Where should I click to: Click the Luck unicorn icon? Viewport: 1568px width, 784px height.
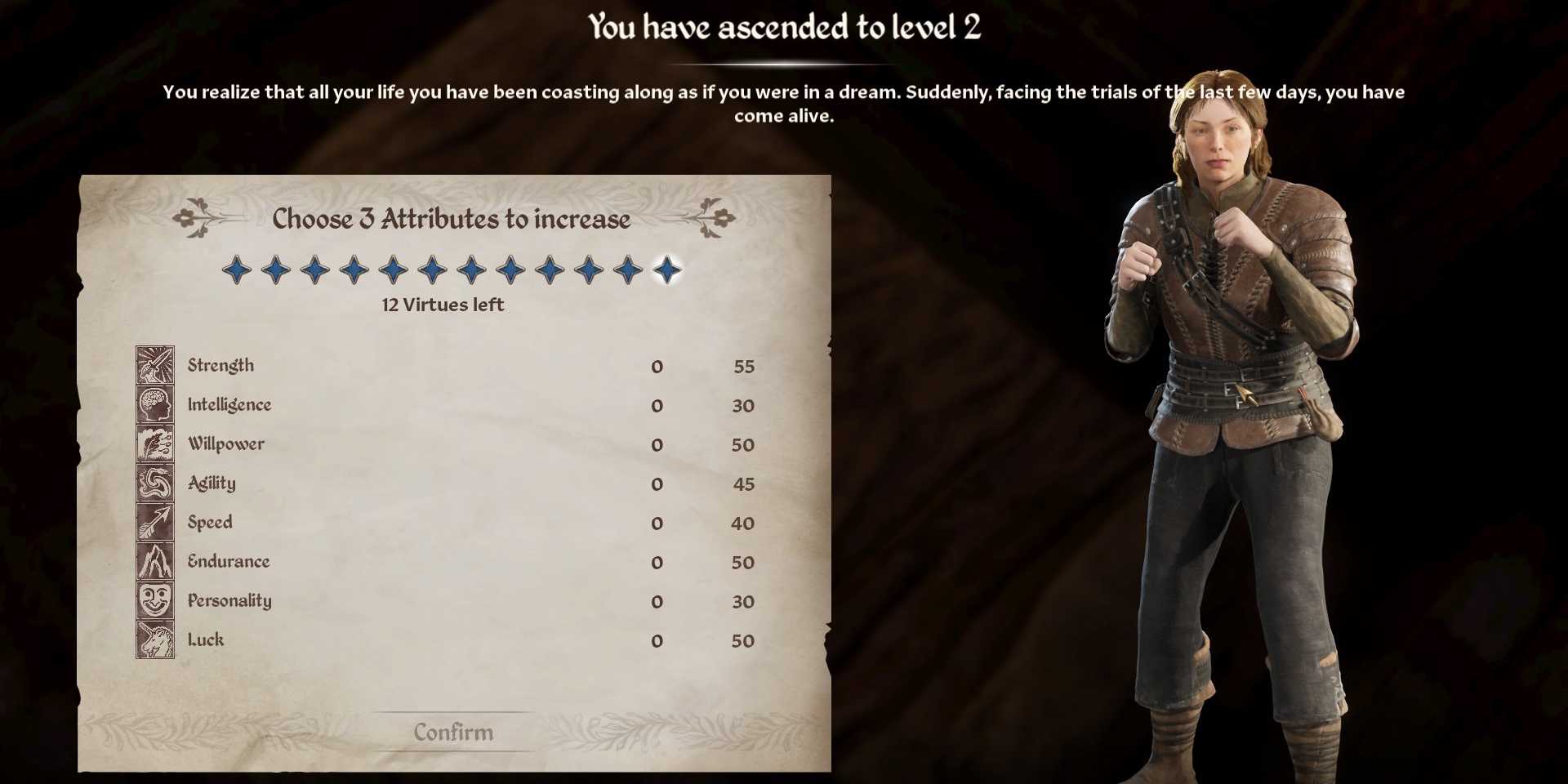coord(155,640)
